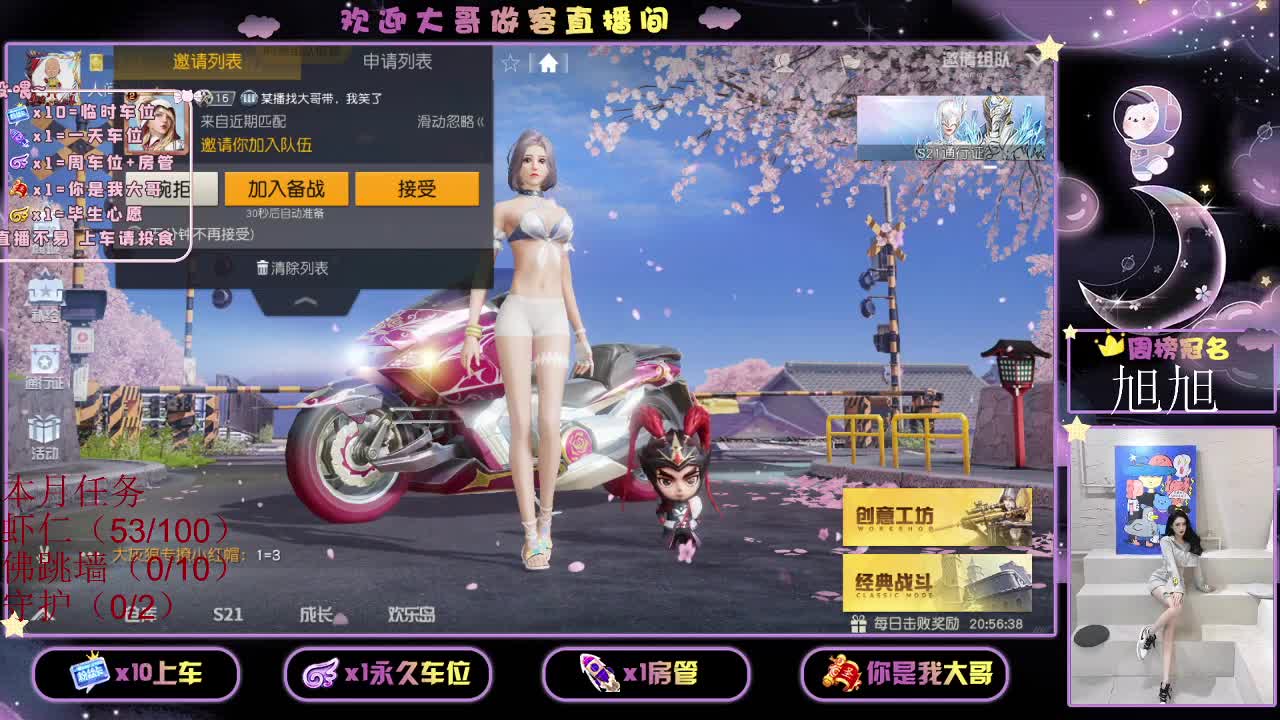Click the friend silhouette icon in the top bar
Image resolution: width=1280 pixels, height=720 pixels.
pos(782,64)
